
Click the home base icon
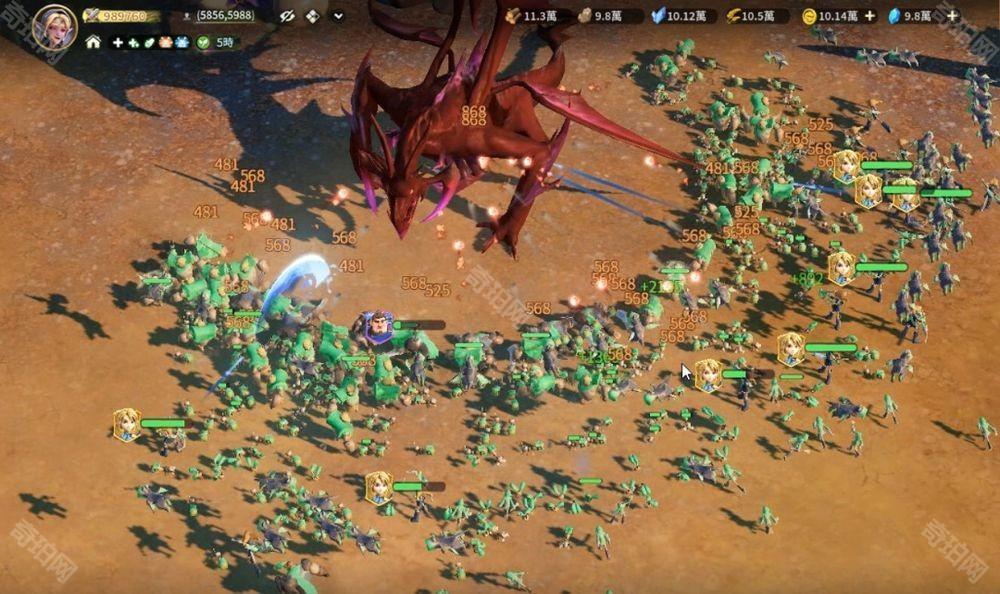pyautogui.click(x=93, y=43)
